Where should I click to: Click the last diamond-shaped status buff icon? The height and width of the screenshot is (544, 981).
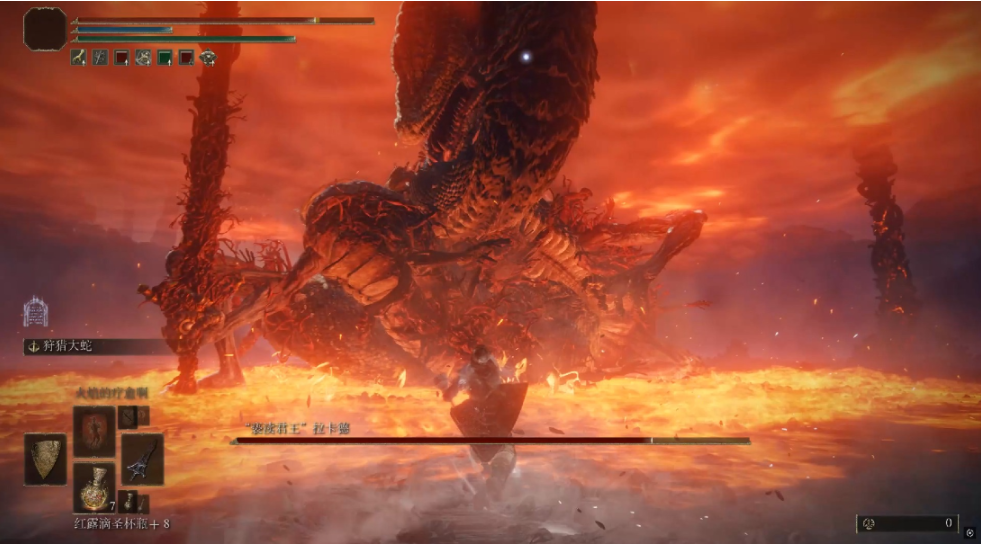pyautogui.click(x=208, y=58)
